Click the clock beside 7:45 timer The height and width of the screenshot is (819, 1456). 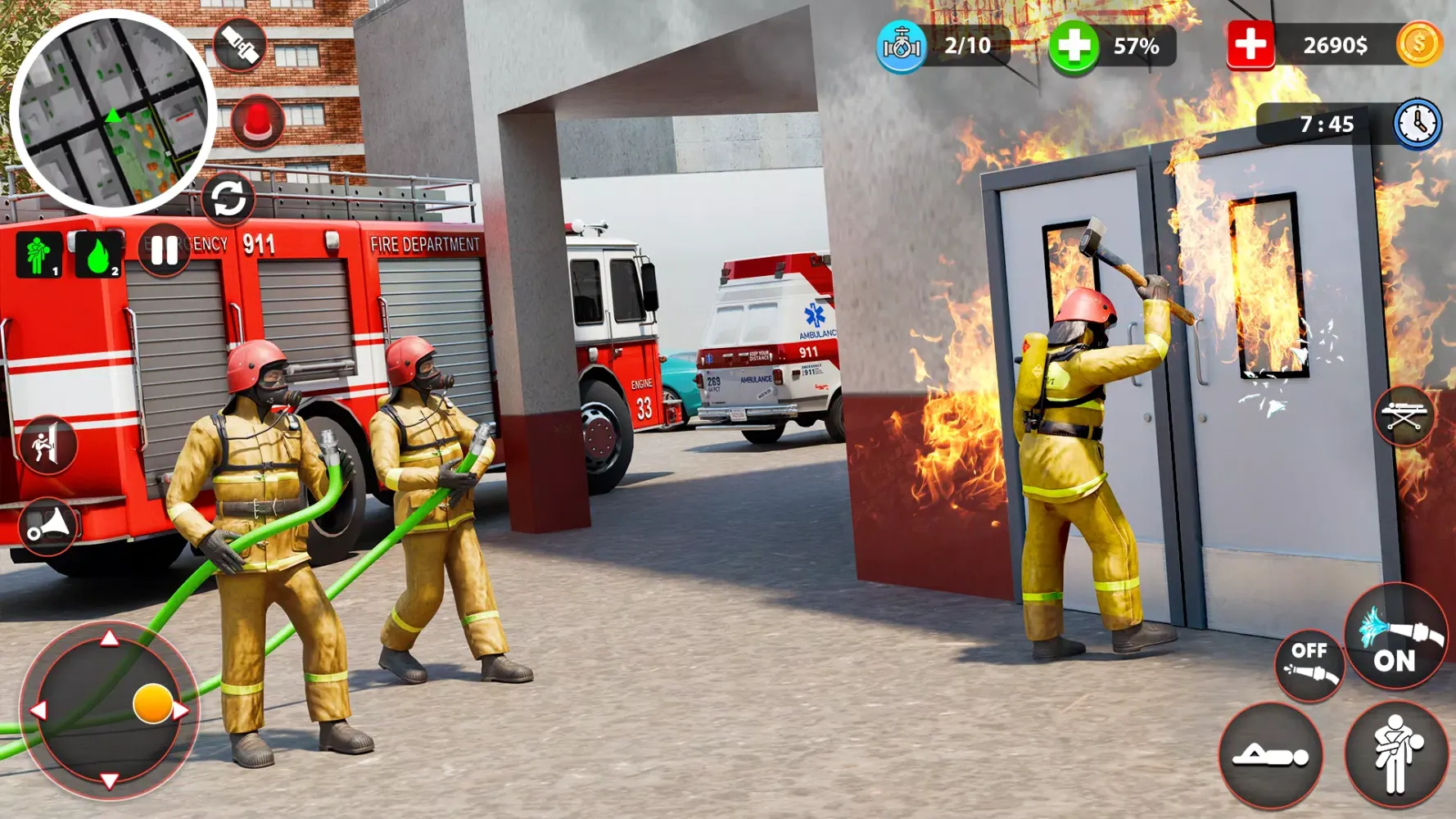1414,124
